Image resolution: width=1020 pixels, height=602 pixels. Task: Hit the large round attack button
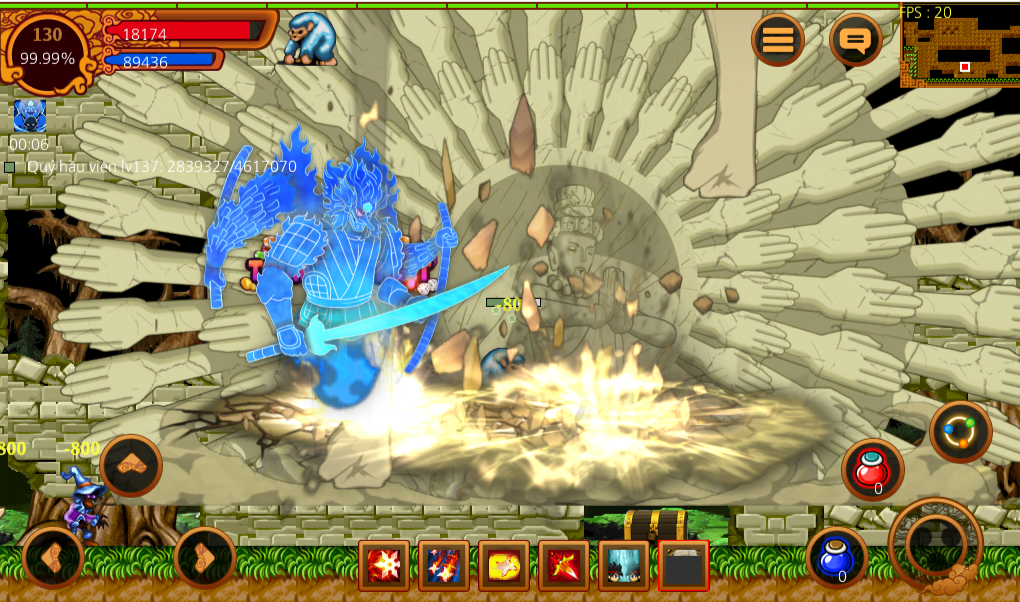click(x=936, y=544)
